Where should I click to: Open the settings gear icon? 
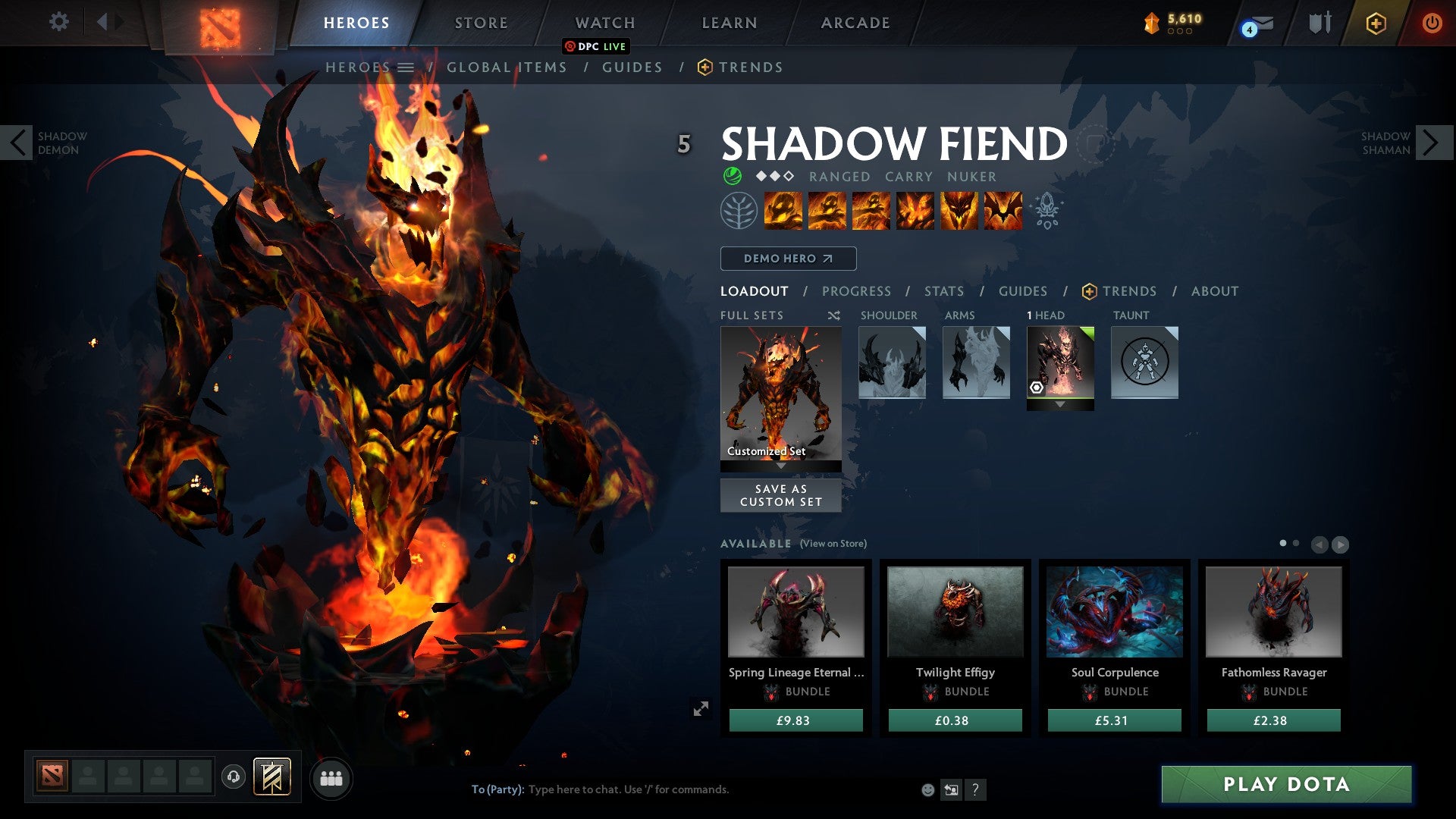(x=59, y=22)
